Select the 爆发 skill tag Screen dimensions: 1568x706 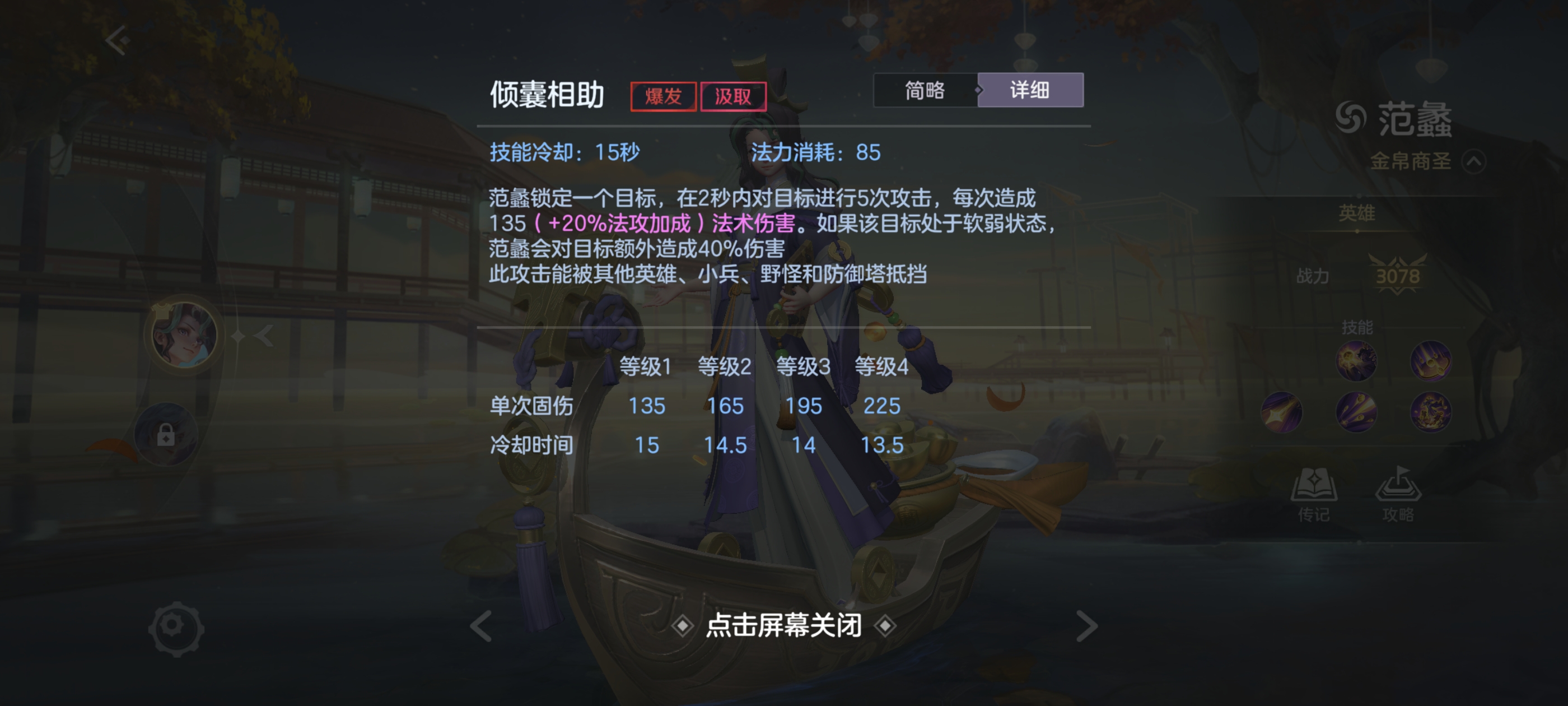coord(663,96)
